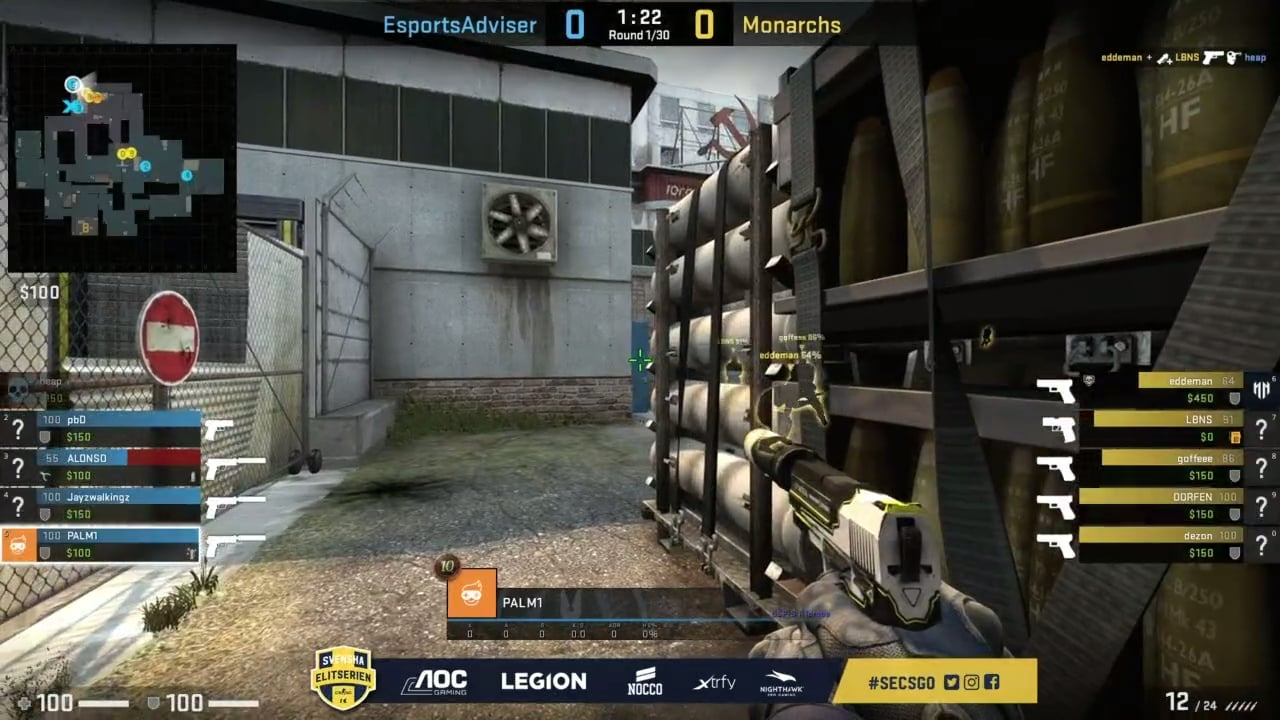
Task: Click the radar minimap
Action: coord(122,157)
